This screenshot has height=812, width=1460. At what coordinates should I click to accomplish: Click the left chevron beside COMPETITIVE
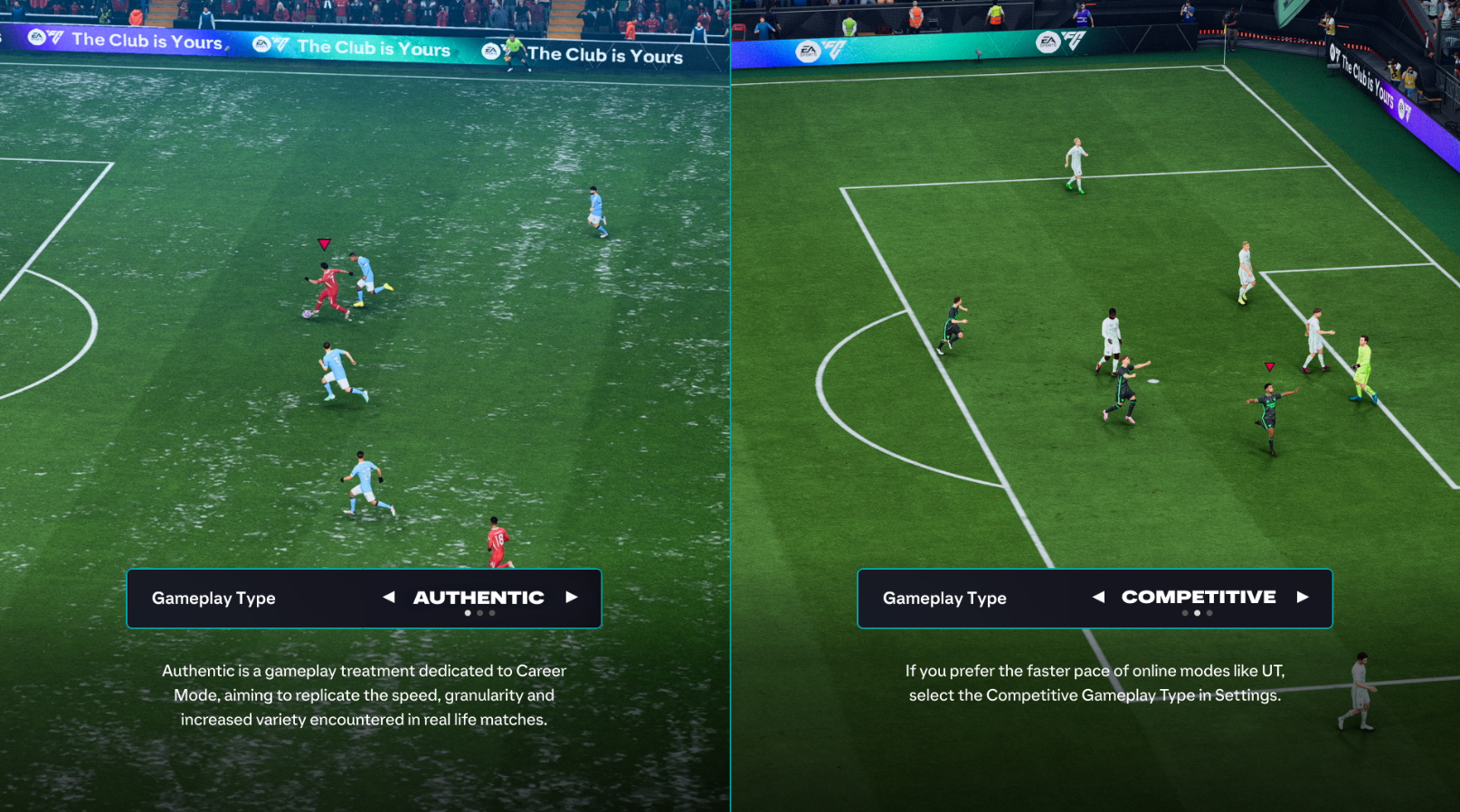pos(1098,598)
